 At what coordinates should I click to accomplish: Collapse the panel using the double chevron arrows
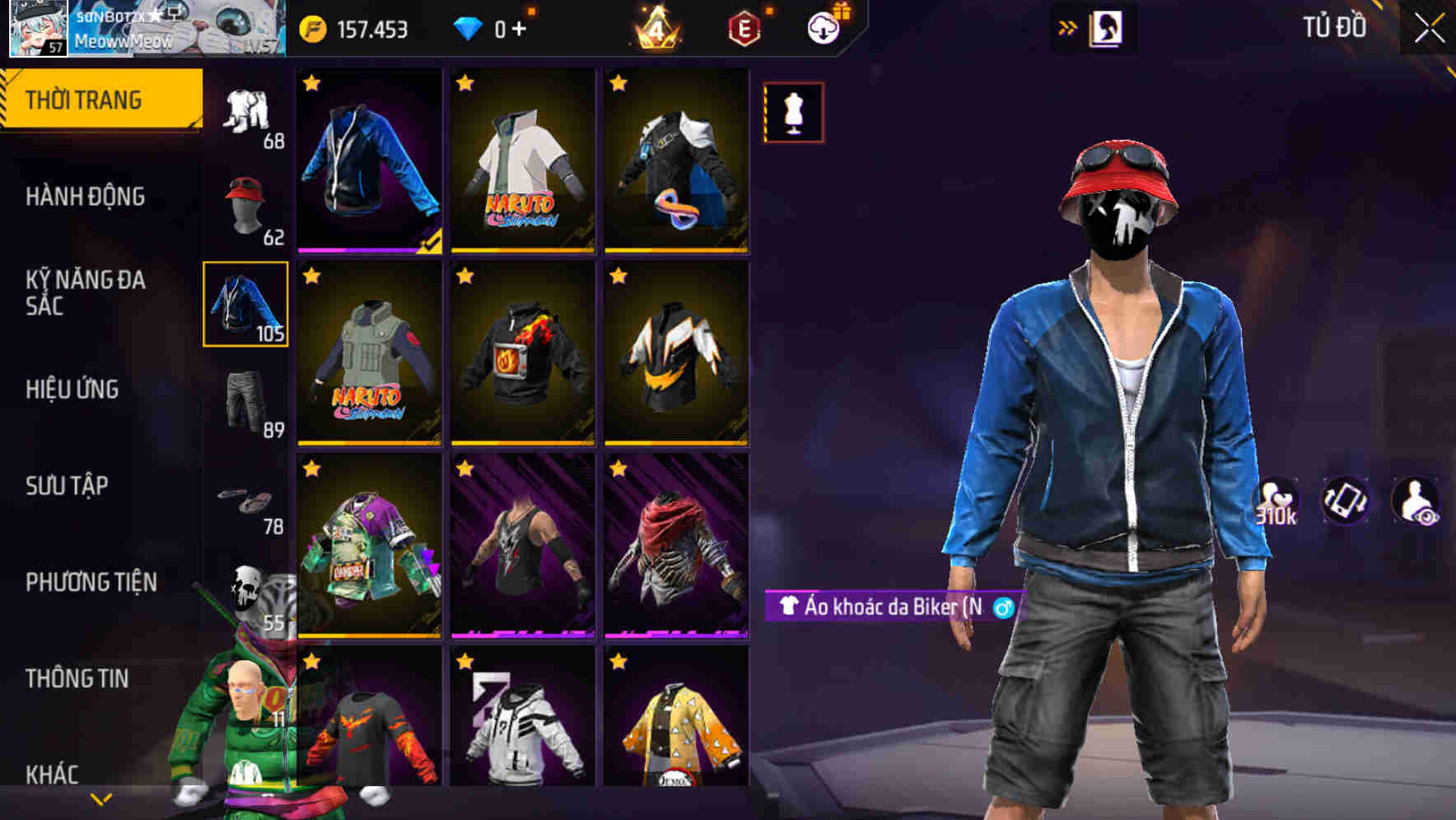pos(1066,26)
